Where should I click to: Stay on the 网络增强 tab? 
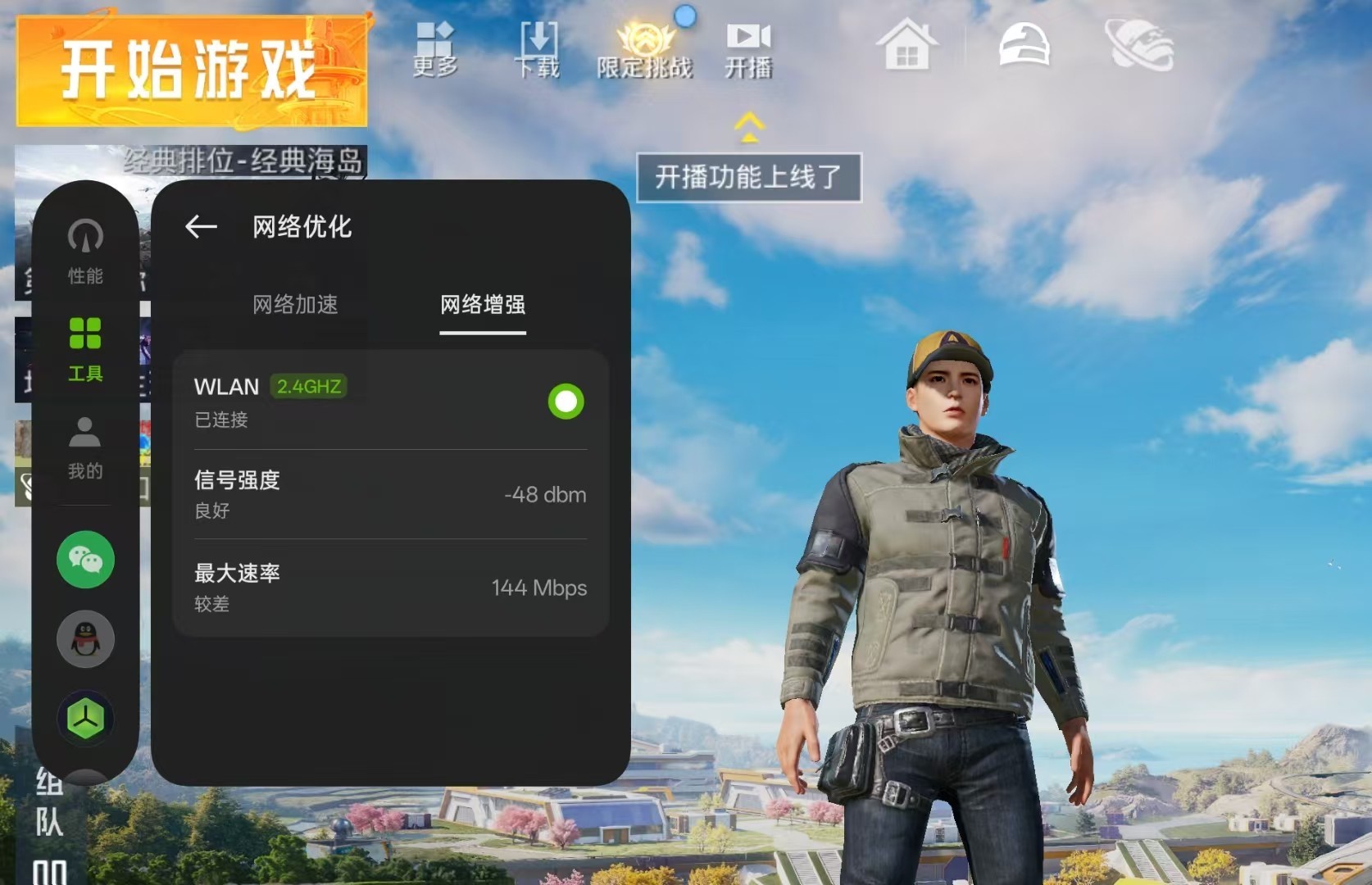[482, 305]
